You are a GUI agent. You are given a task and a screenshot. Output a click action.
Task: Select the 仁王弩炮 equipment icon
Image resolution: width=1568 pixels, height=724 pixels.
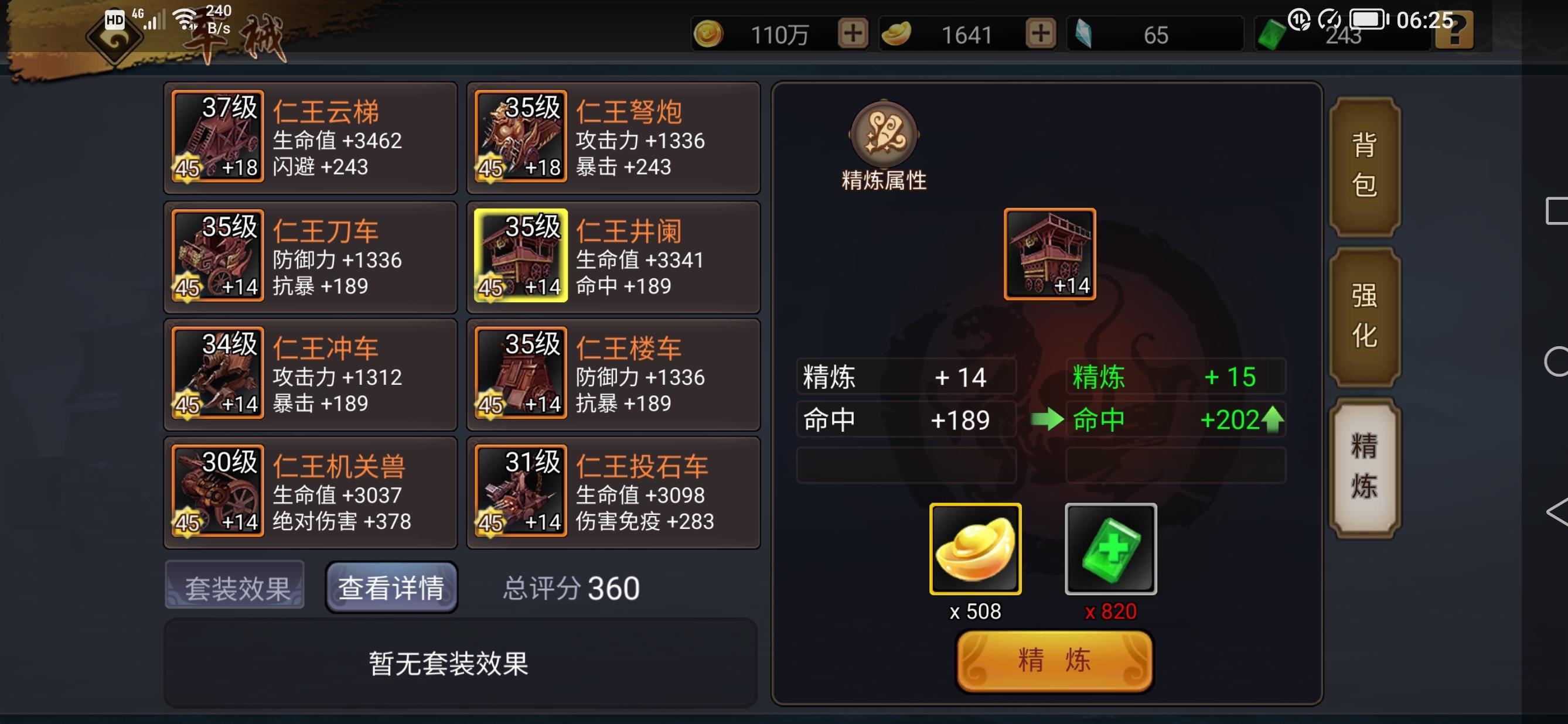[x=520, y=138]
